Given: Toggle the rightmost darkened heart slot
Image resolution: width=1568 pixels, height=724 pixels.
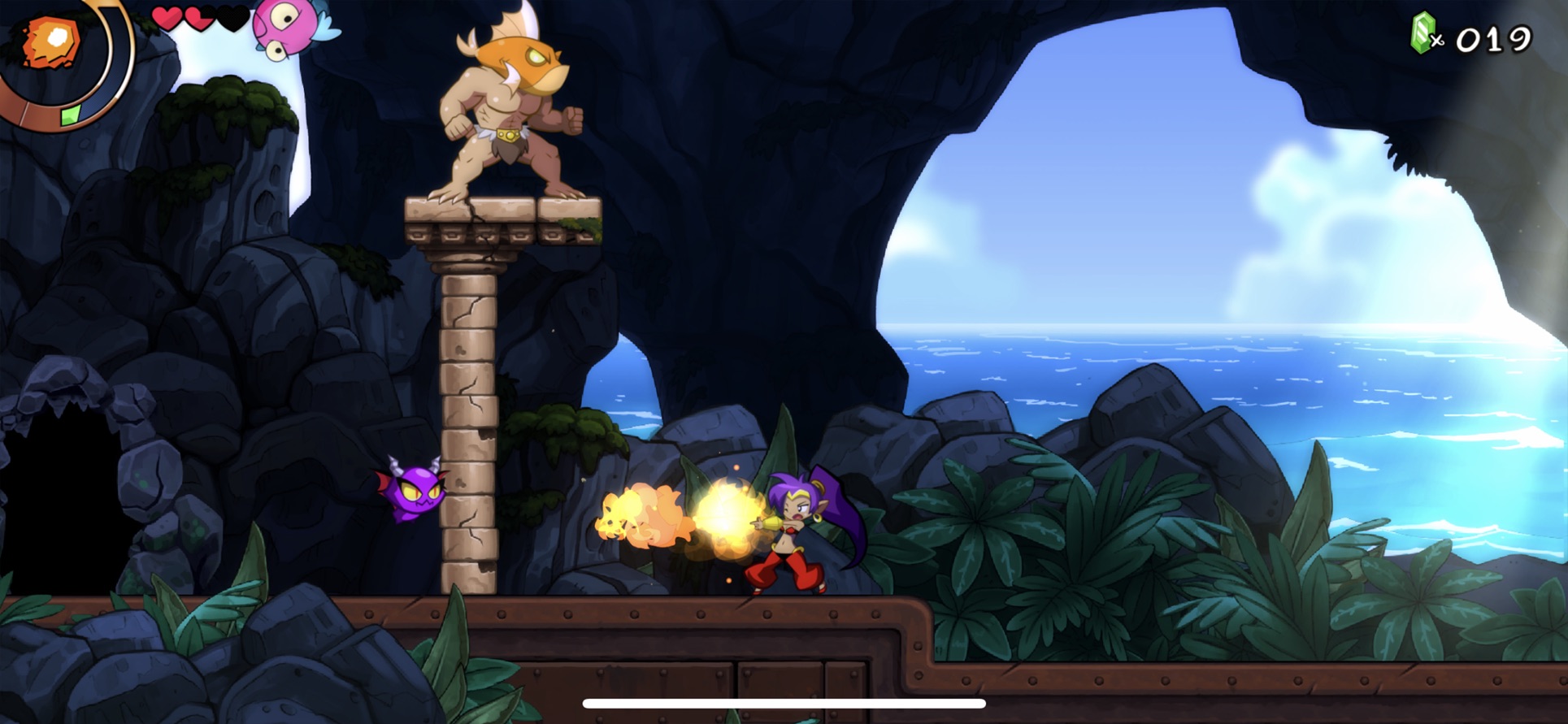Looking at the screenshot, I should (x=232, y=18).
